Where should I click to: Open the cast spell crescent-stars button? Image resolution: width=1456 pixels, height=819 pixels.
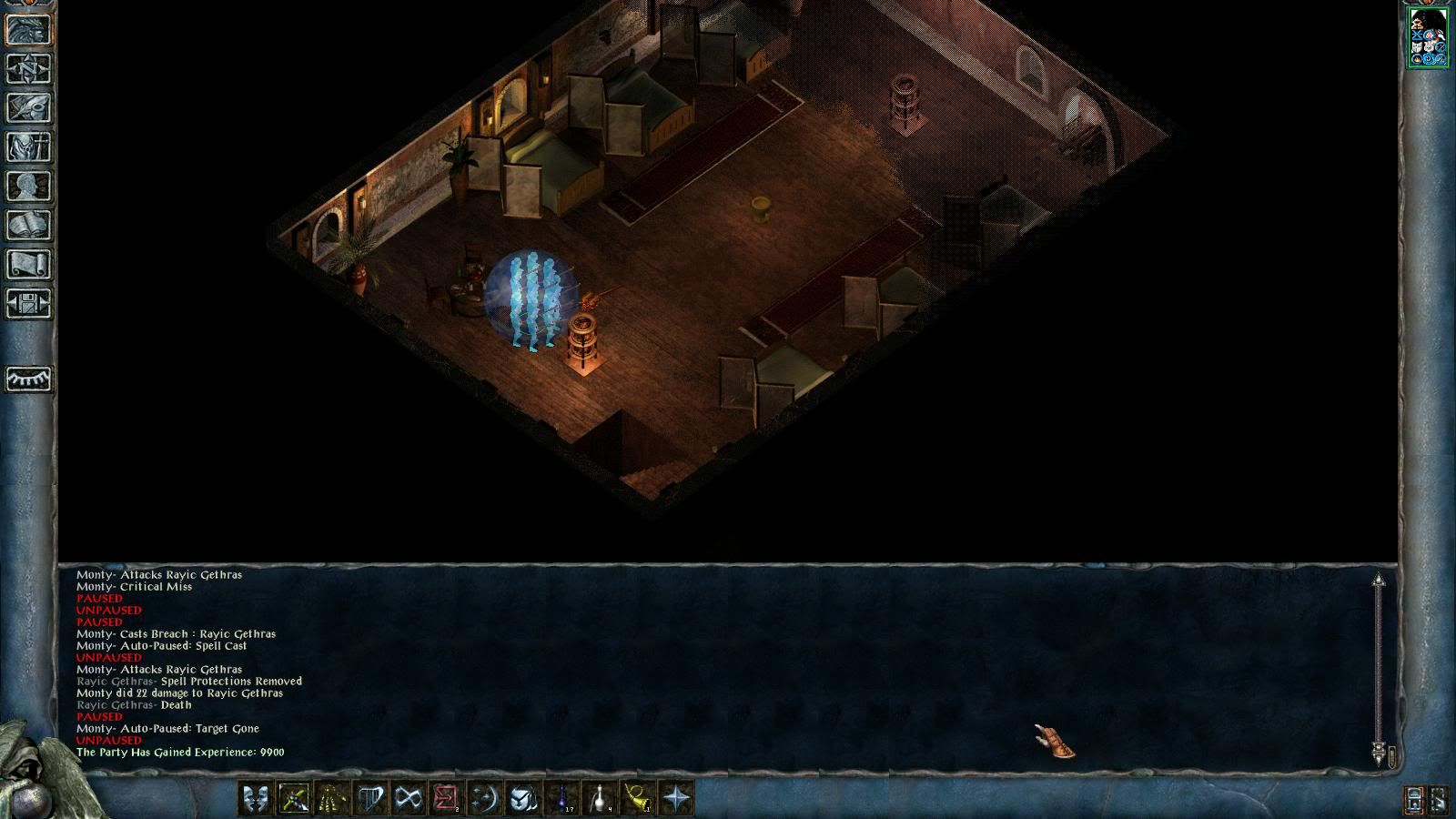[484, 799]
